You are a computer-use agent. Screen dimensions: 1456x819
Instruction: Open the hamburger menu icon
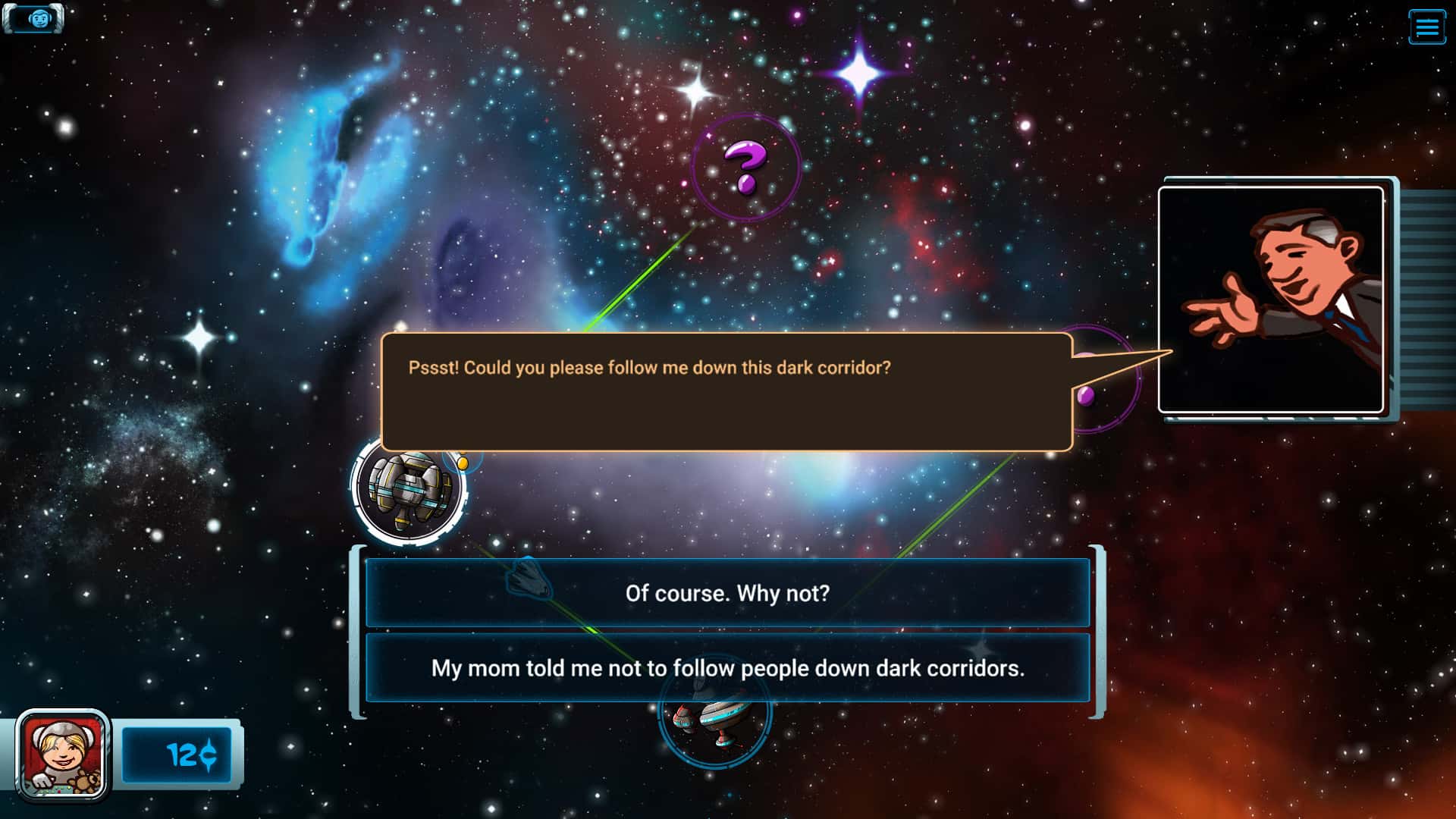pyautogui.click(x=1426, y=27)
